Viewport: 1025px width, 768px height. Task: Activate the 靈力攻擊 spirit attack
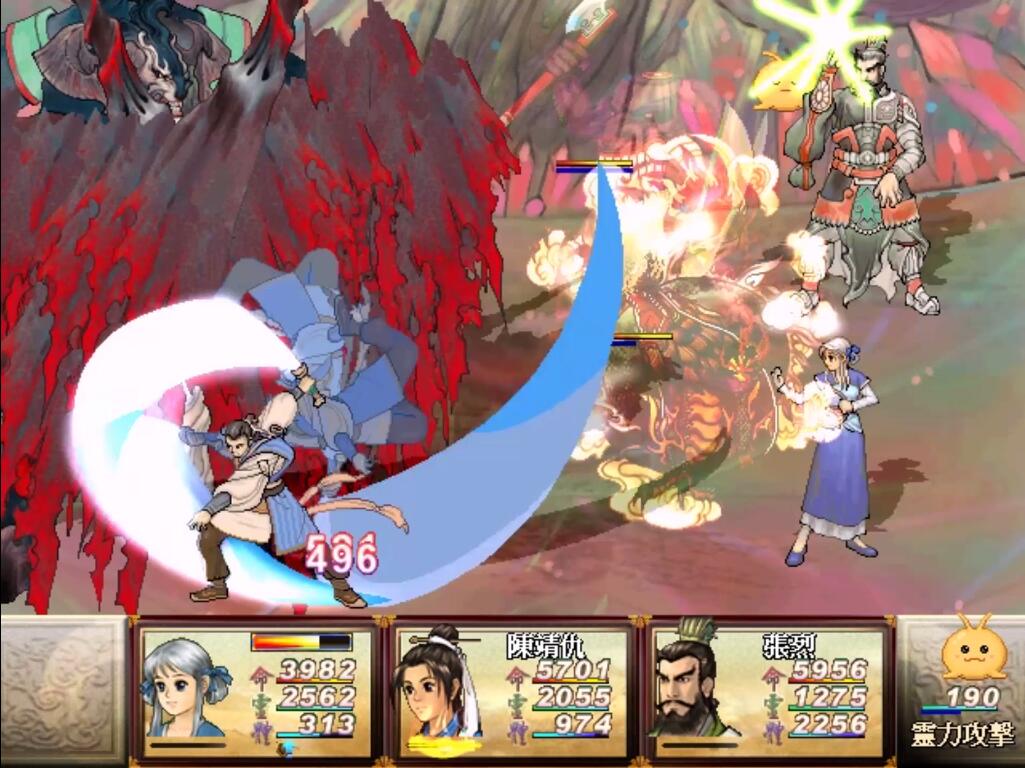[x=961, y=735]
